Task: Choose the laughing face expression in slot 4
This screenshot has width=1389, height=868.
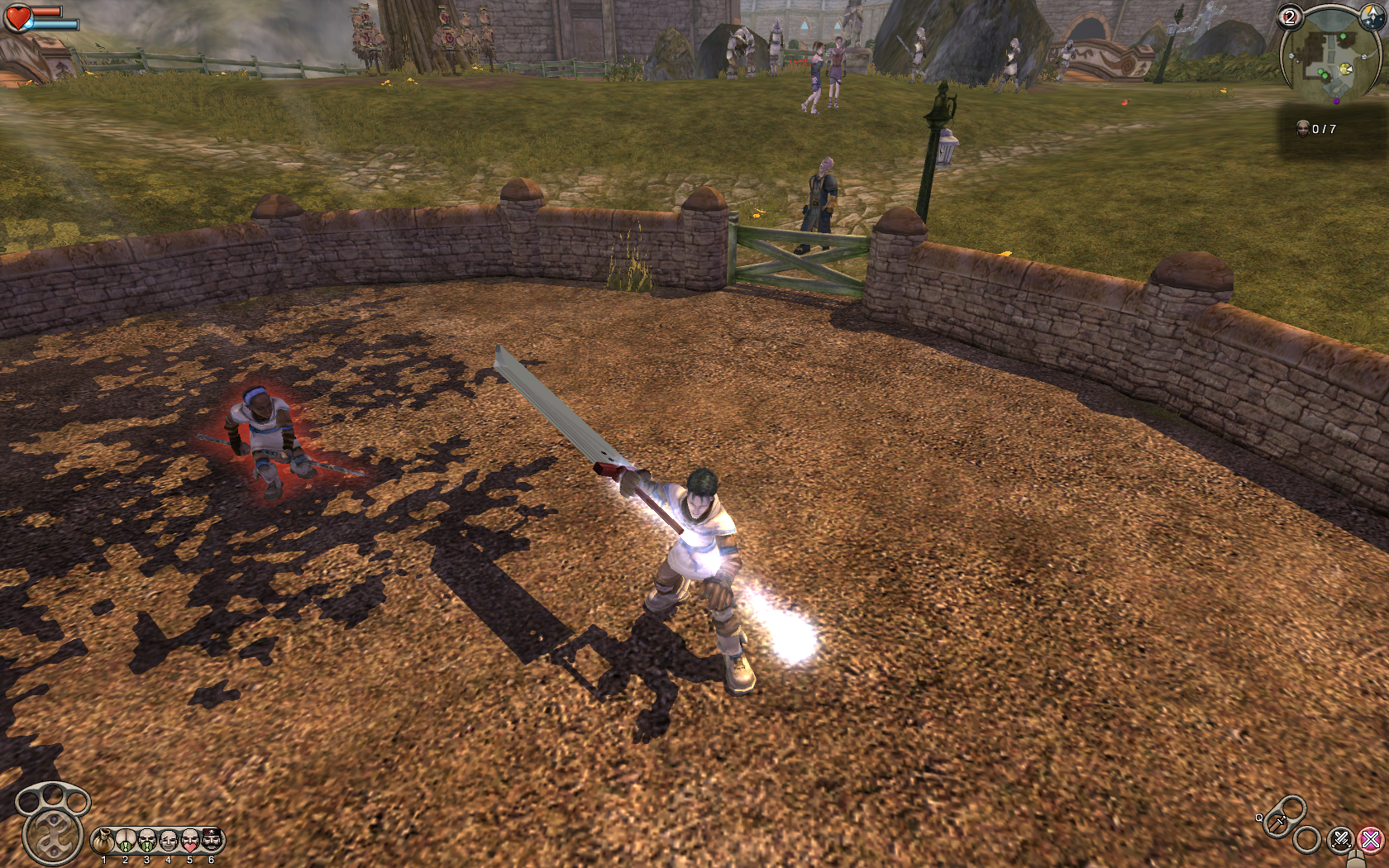Action: click(x=169, y=842)
